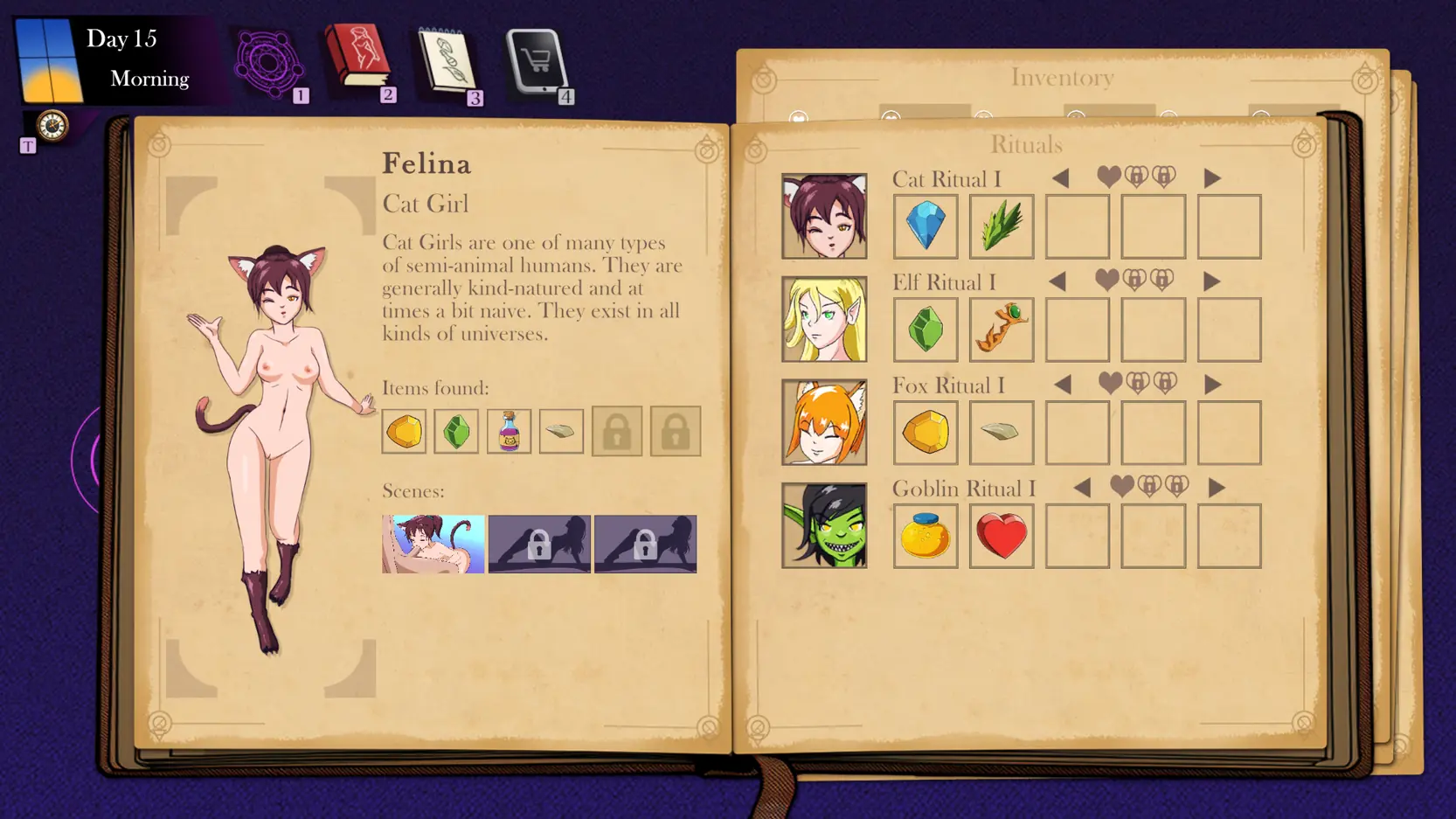Go to previous Goblin Ritual level
The height and width of the screenshot is (819, 1456).
pos(1083,488)
